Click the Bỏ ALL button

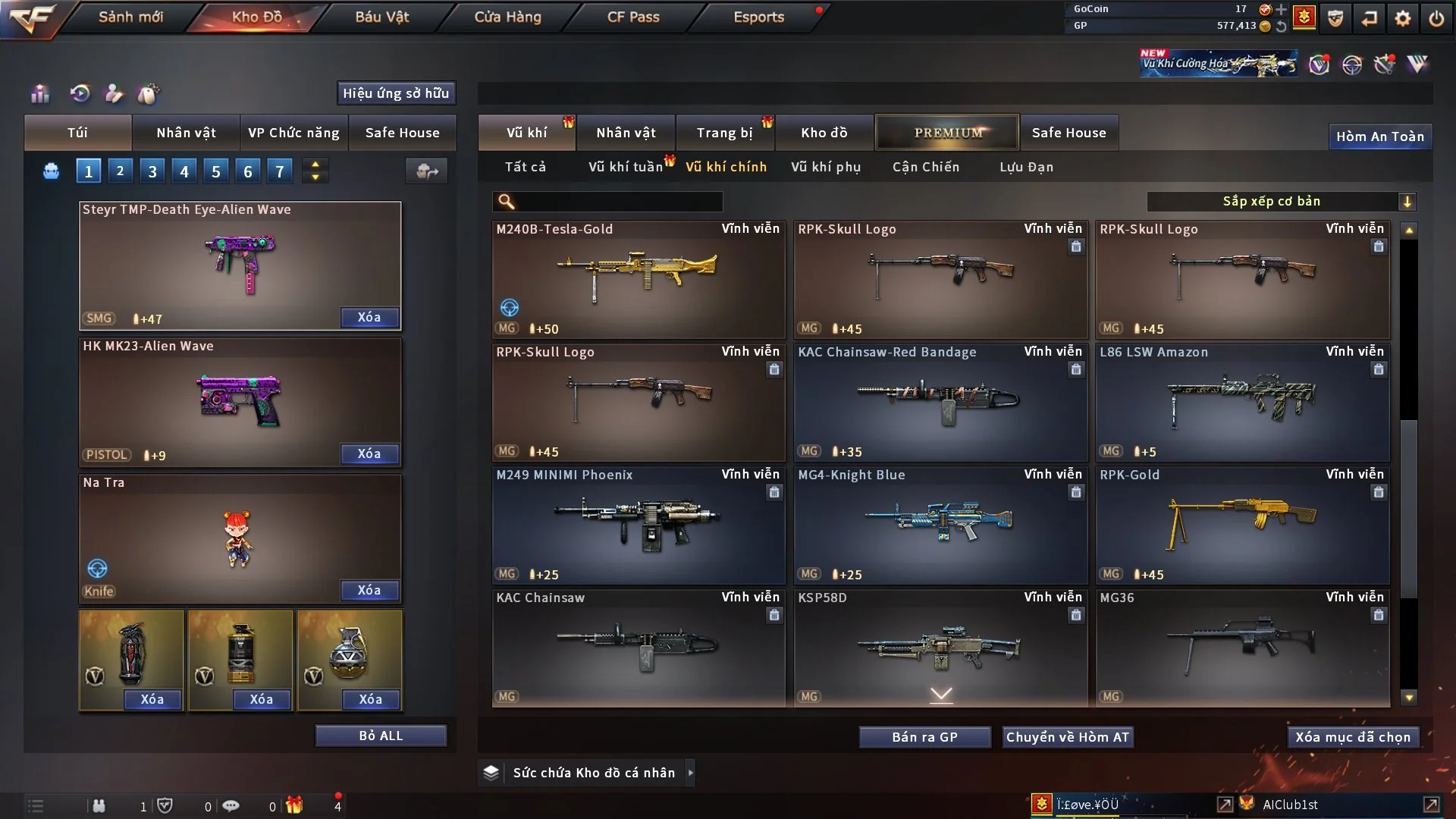click(381, 736)
